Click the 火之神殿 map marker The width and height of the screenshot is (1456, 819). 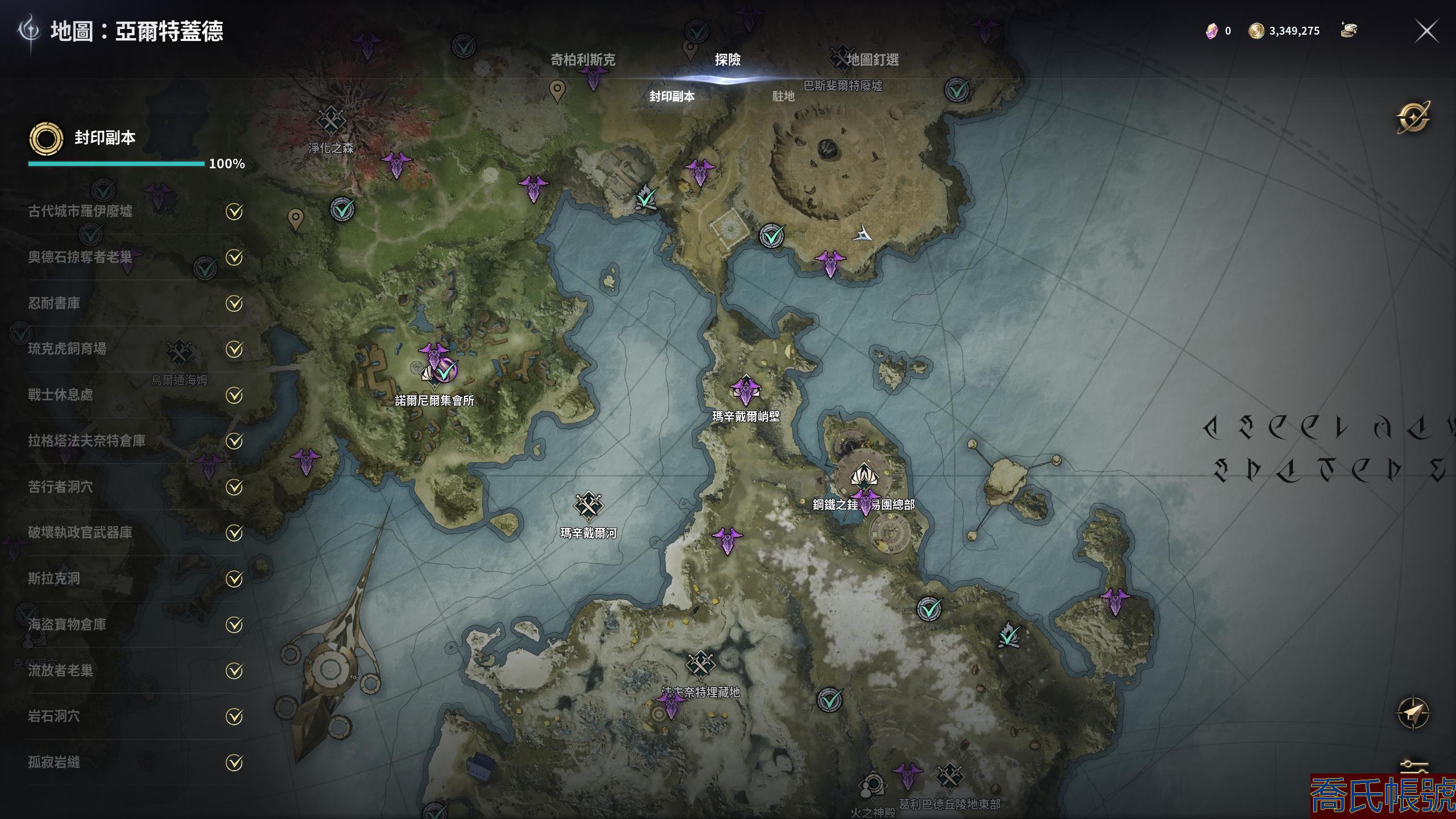872,786
